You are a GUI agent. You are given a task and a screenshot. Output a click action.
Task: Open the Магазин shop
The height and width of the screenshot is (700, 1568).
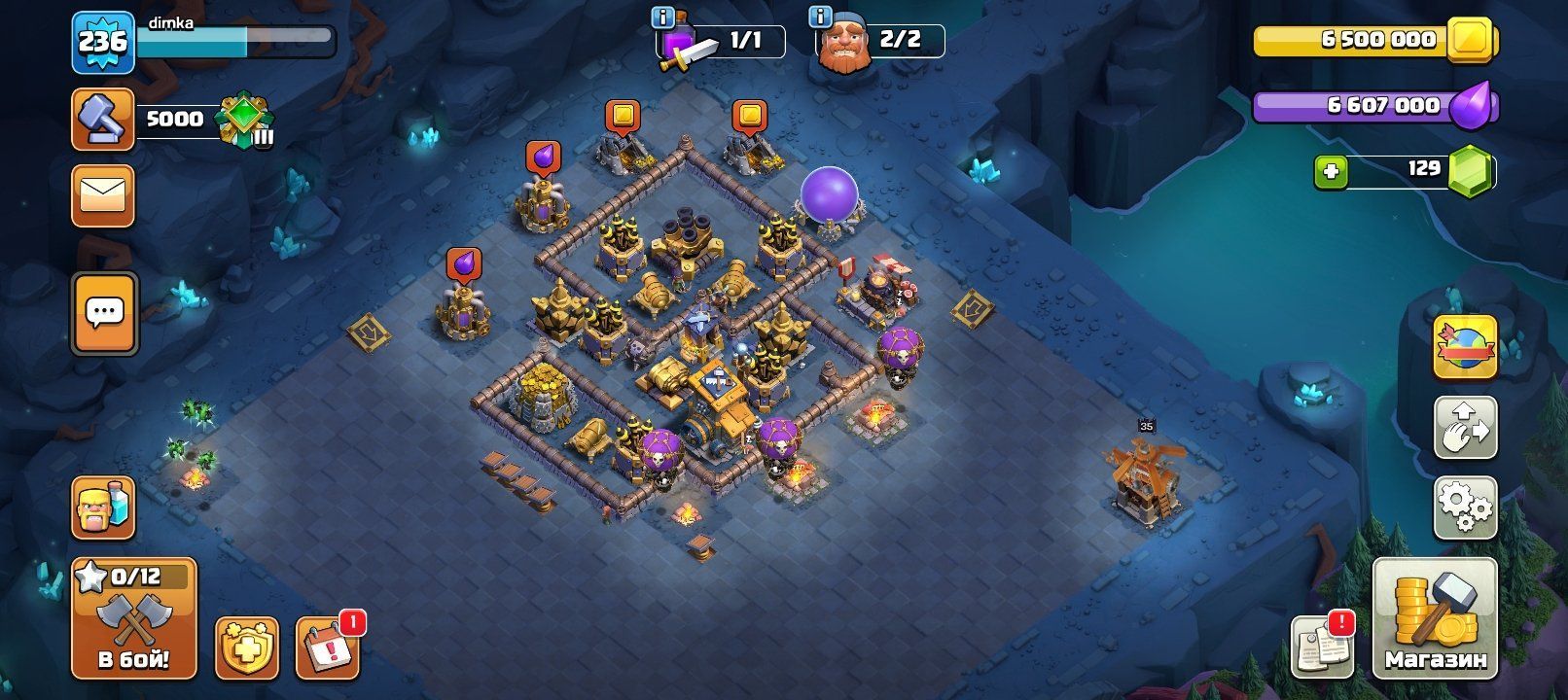click(x=1435, y=618)
